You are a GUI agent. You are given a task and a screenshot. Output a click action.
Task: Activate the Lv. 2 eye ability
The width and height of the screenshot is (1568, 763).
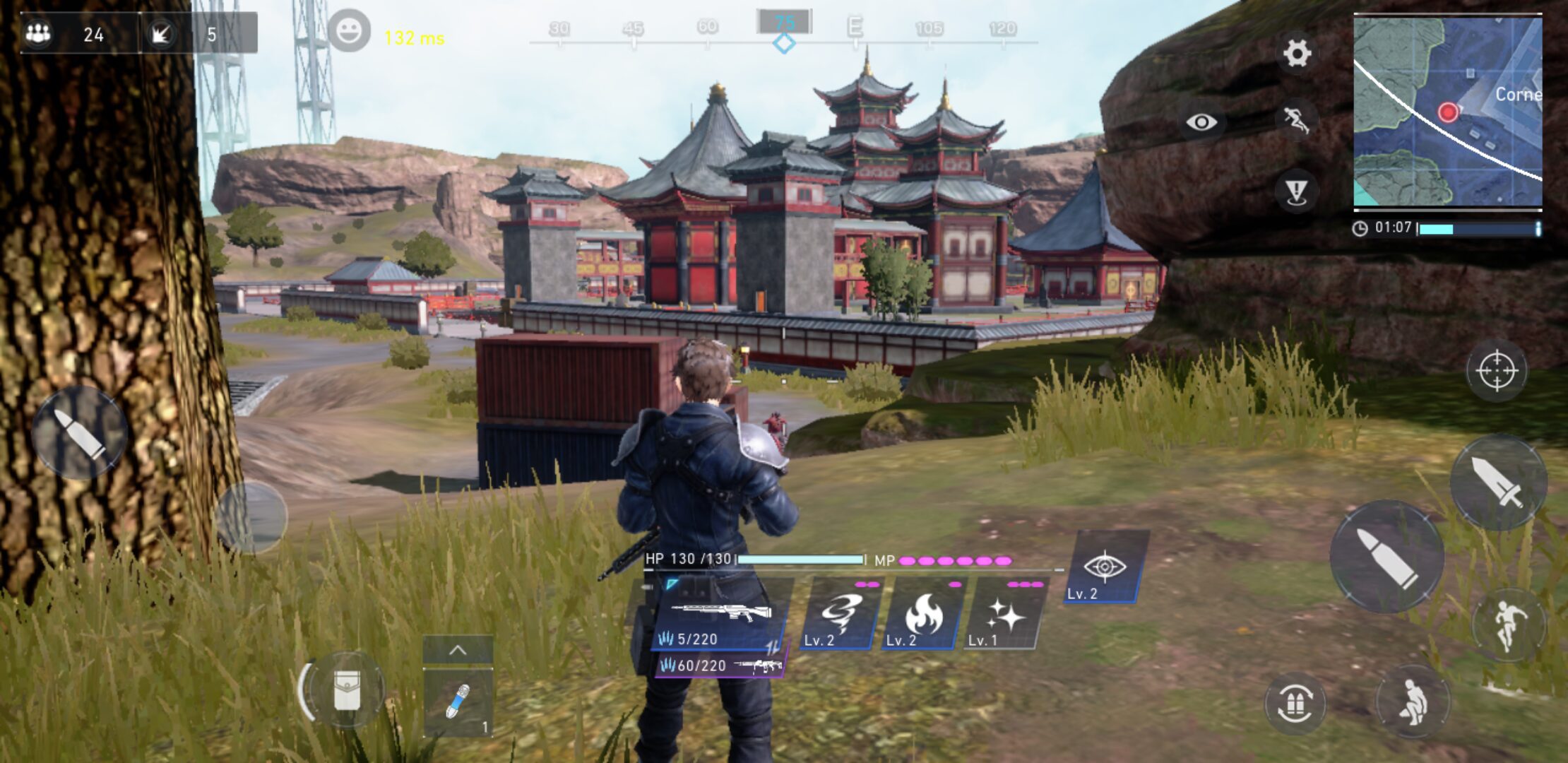1105,569
